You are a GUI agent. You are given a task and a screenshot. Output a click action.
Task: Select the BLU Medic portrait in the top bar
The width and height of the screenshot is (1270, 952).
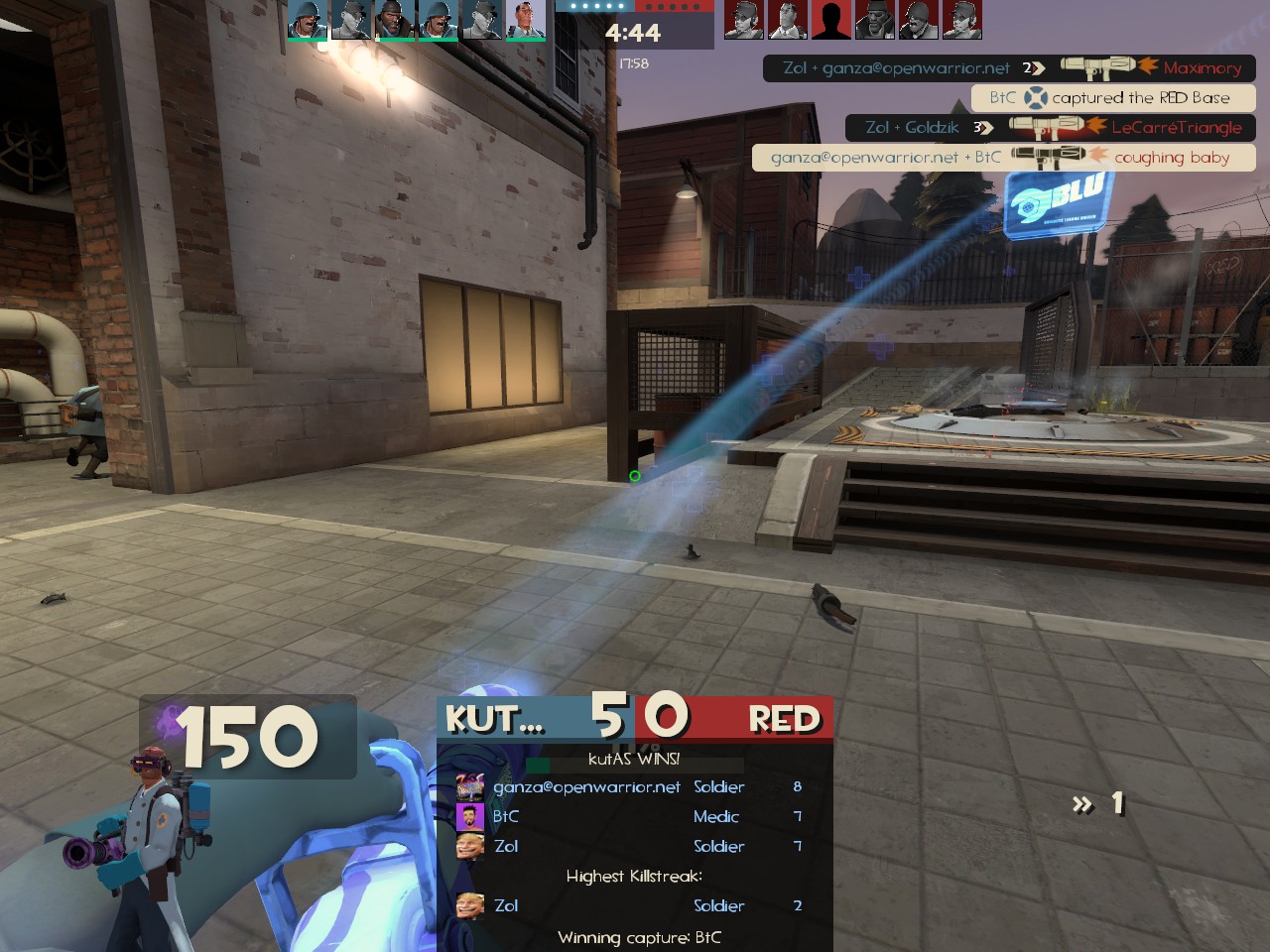[526, 20]
